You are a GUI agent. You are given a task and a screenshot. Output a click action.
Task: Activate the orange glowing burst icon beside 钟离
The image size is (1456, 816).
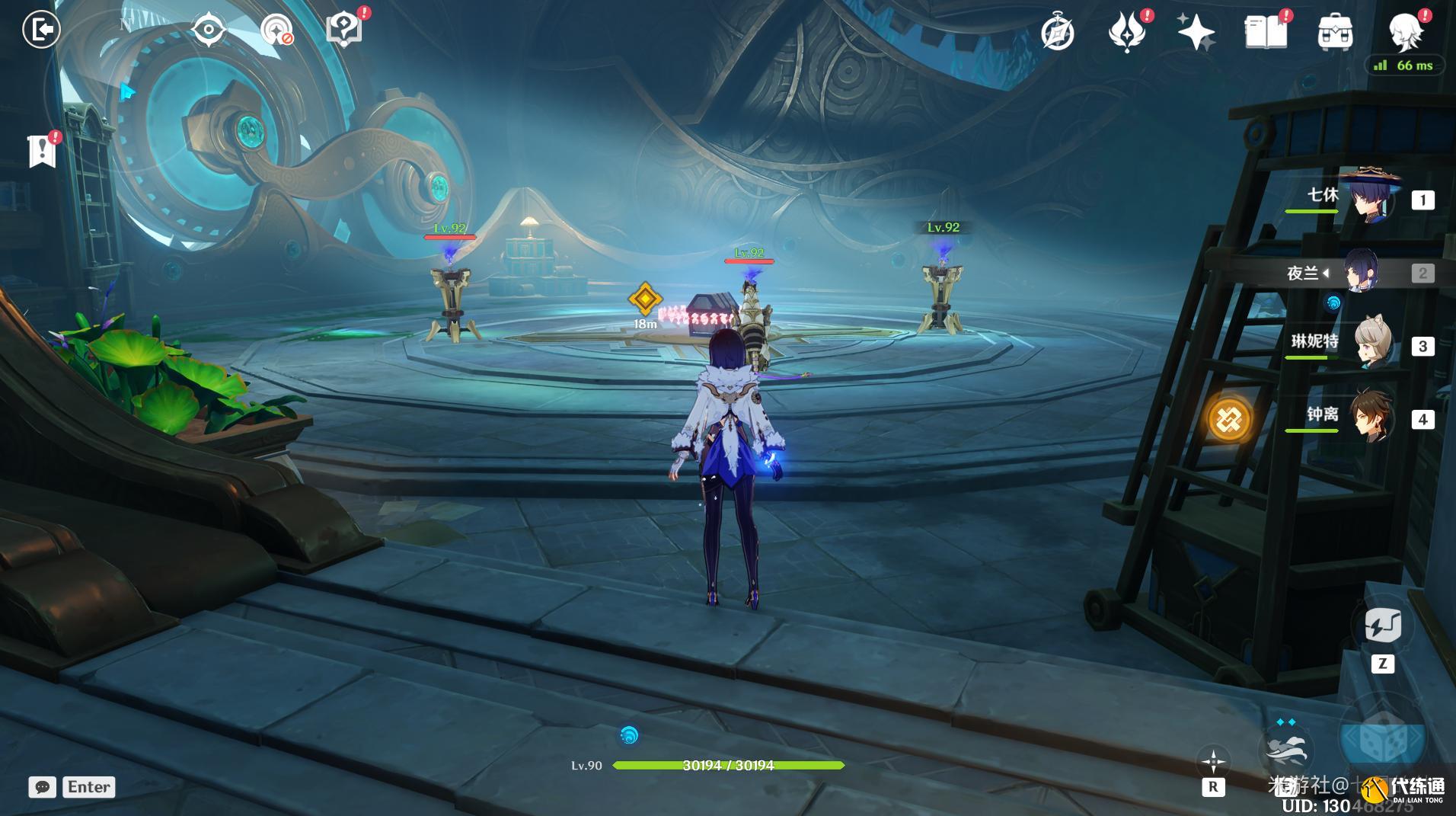[x=1229, y=419]
